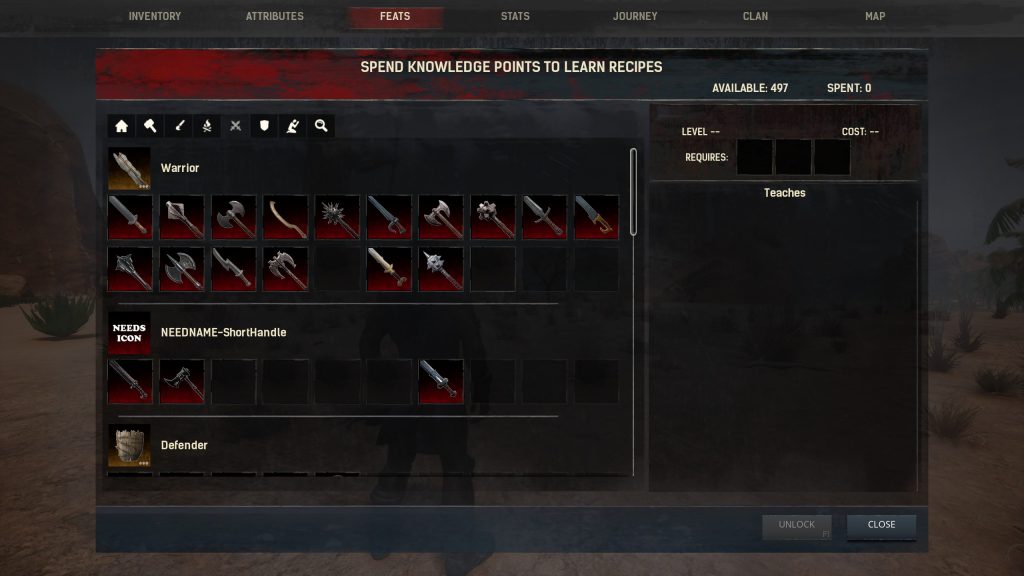
Task: Click the NEEDNAME-ShortHandle placeholder icon
Action: (x=130, y=333)
